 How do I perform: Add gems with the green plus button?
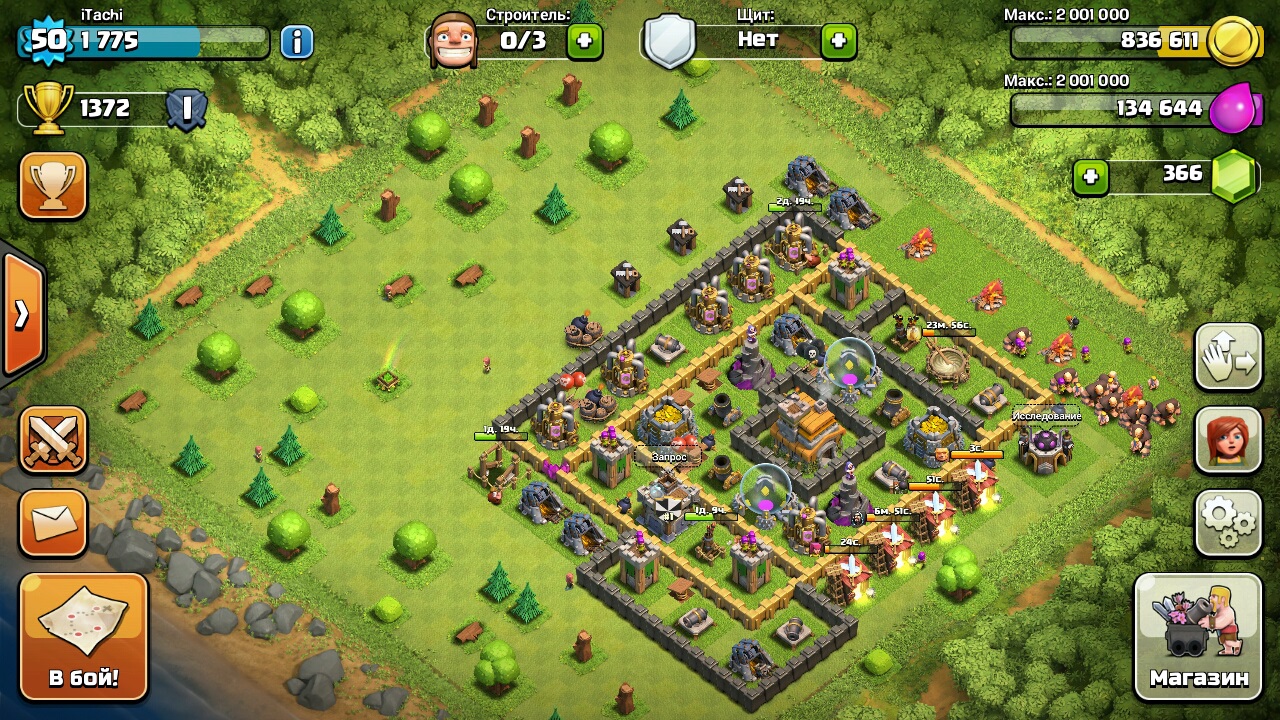[1090, 177]
